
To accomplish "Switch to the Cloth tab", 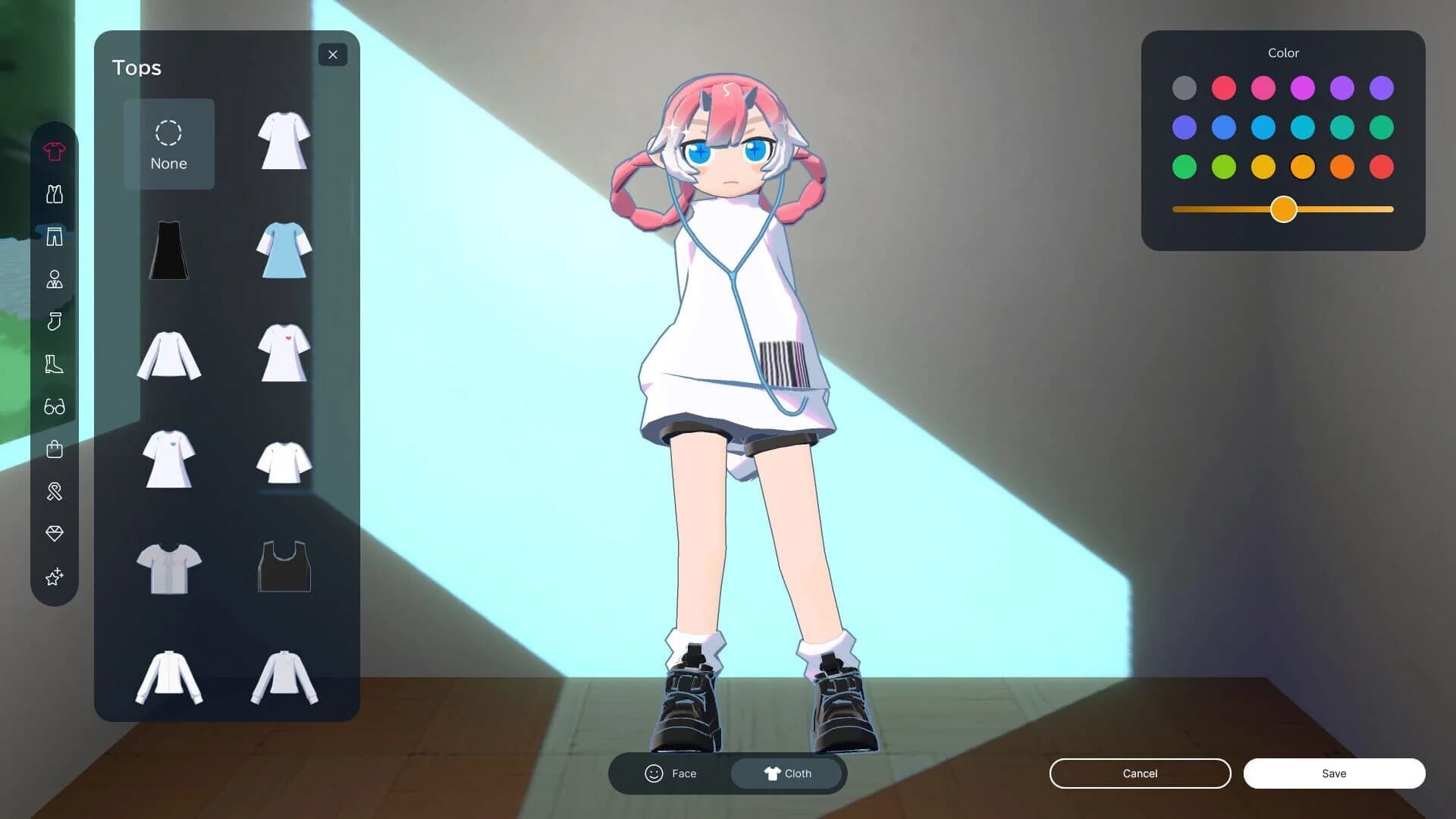I will [788, 773].
